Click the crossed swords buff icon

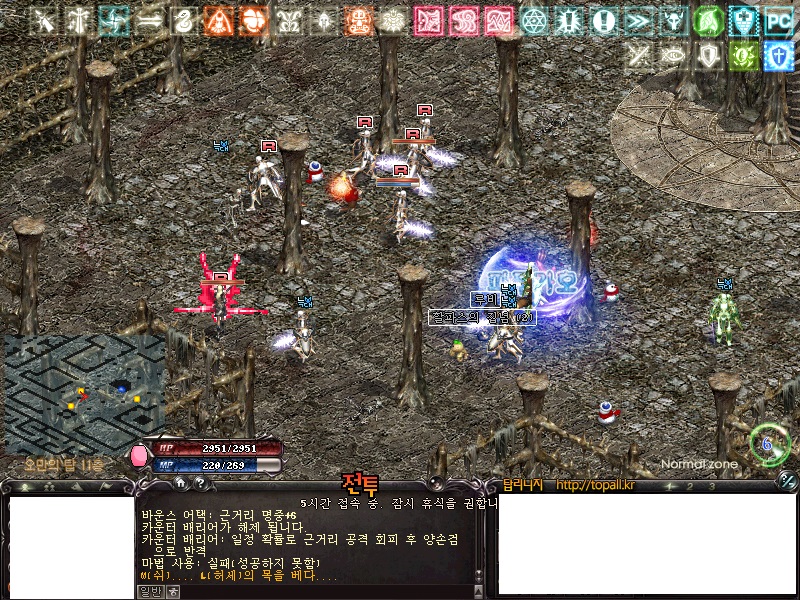coord(43,21)
